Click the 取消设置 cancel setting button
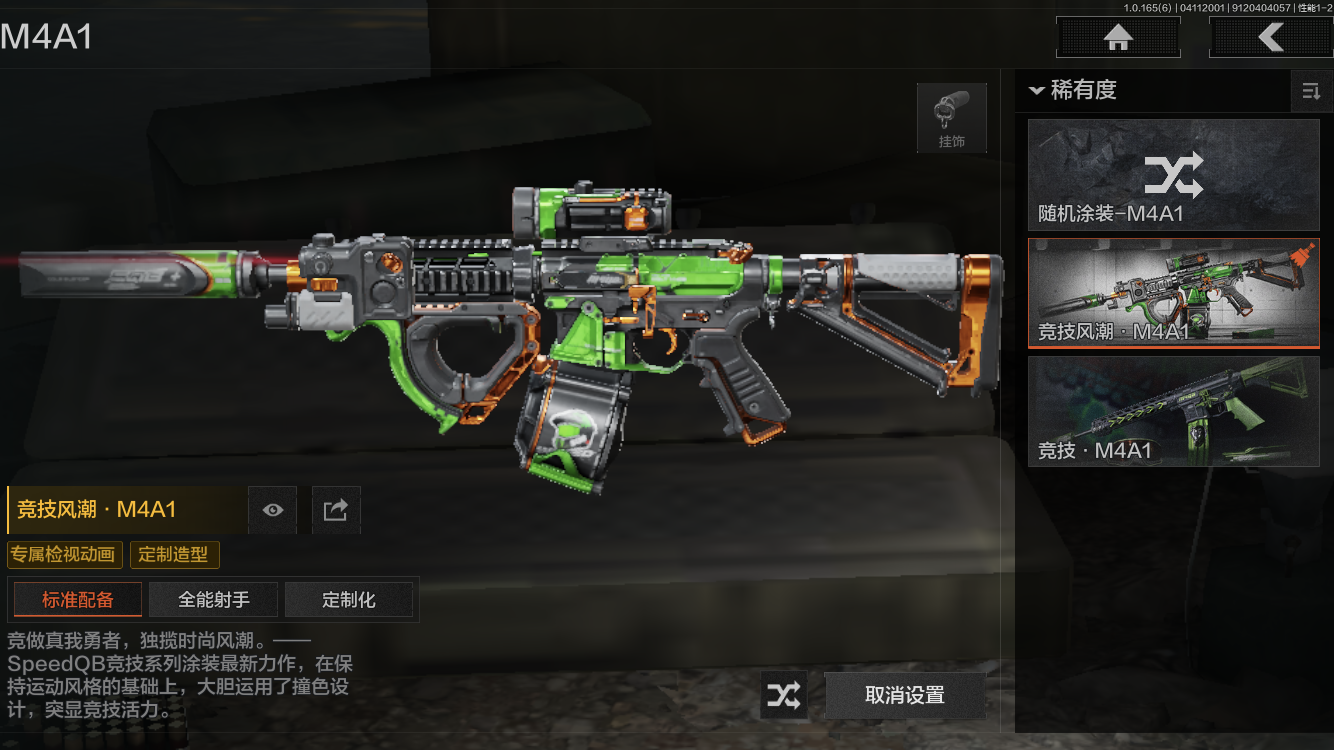Viewport: 1334px width, 750px height. coord(905,695)
